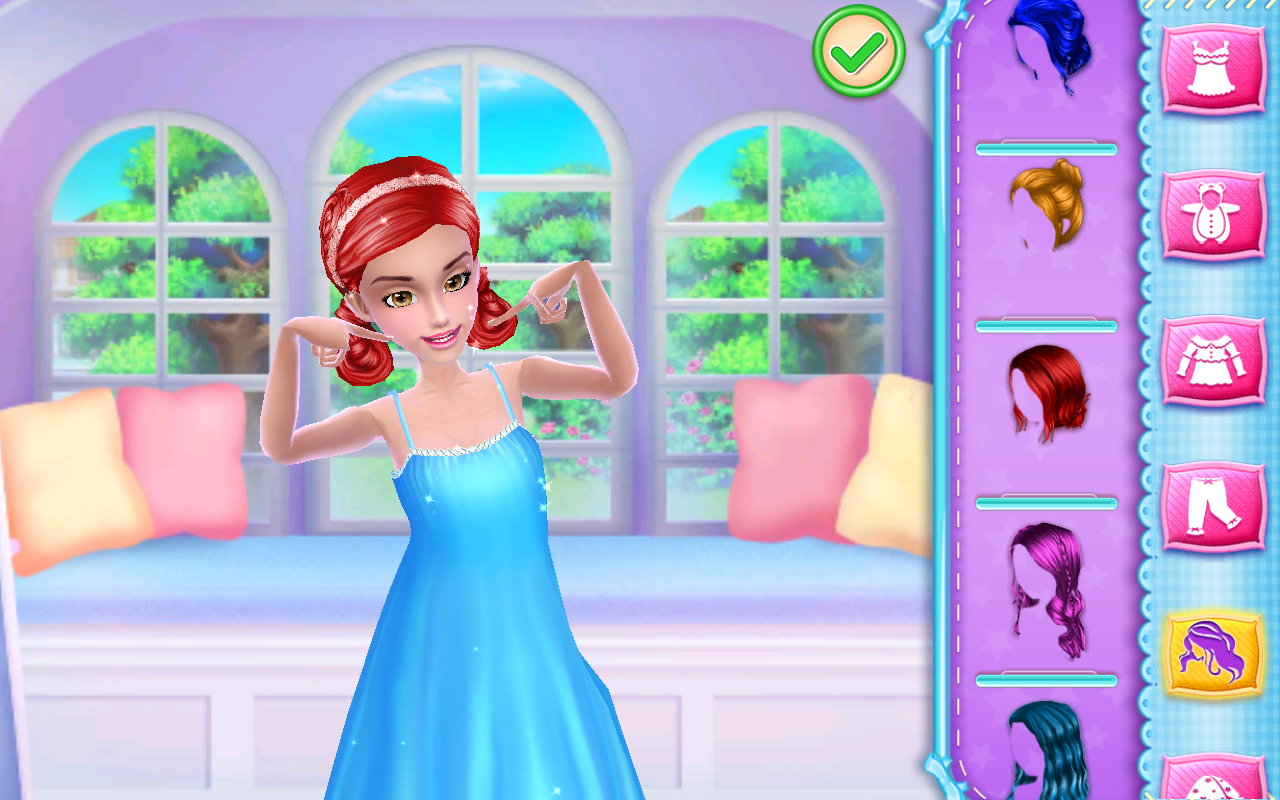Confirm the outfit with the green checkmark

(859, 51)
